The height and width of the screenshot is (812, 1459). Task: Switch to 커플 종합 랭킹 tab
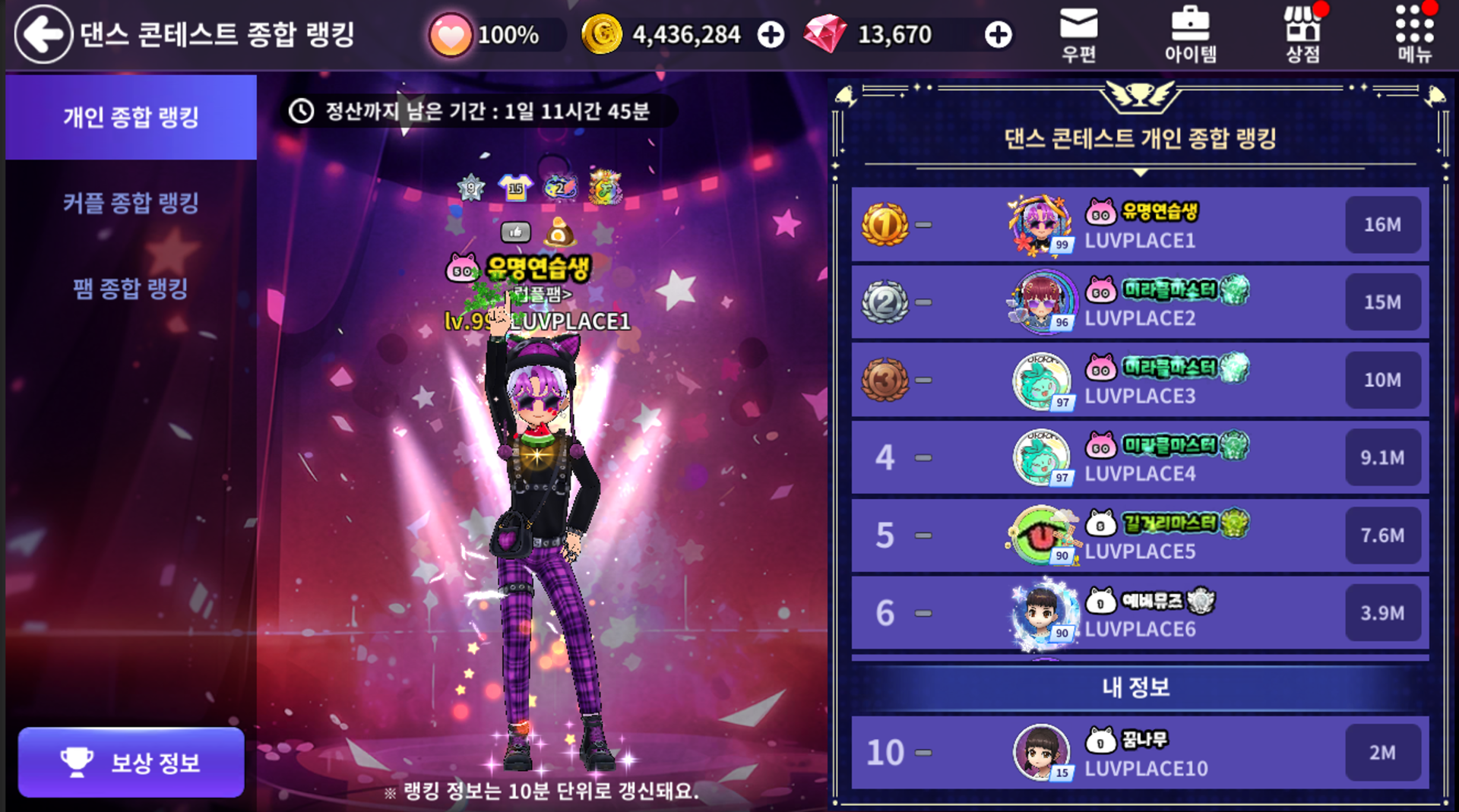[131, 203]
